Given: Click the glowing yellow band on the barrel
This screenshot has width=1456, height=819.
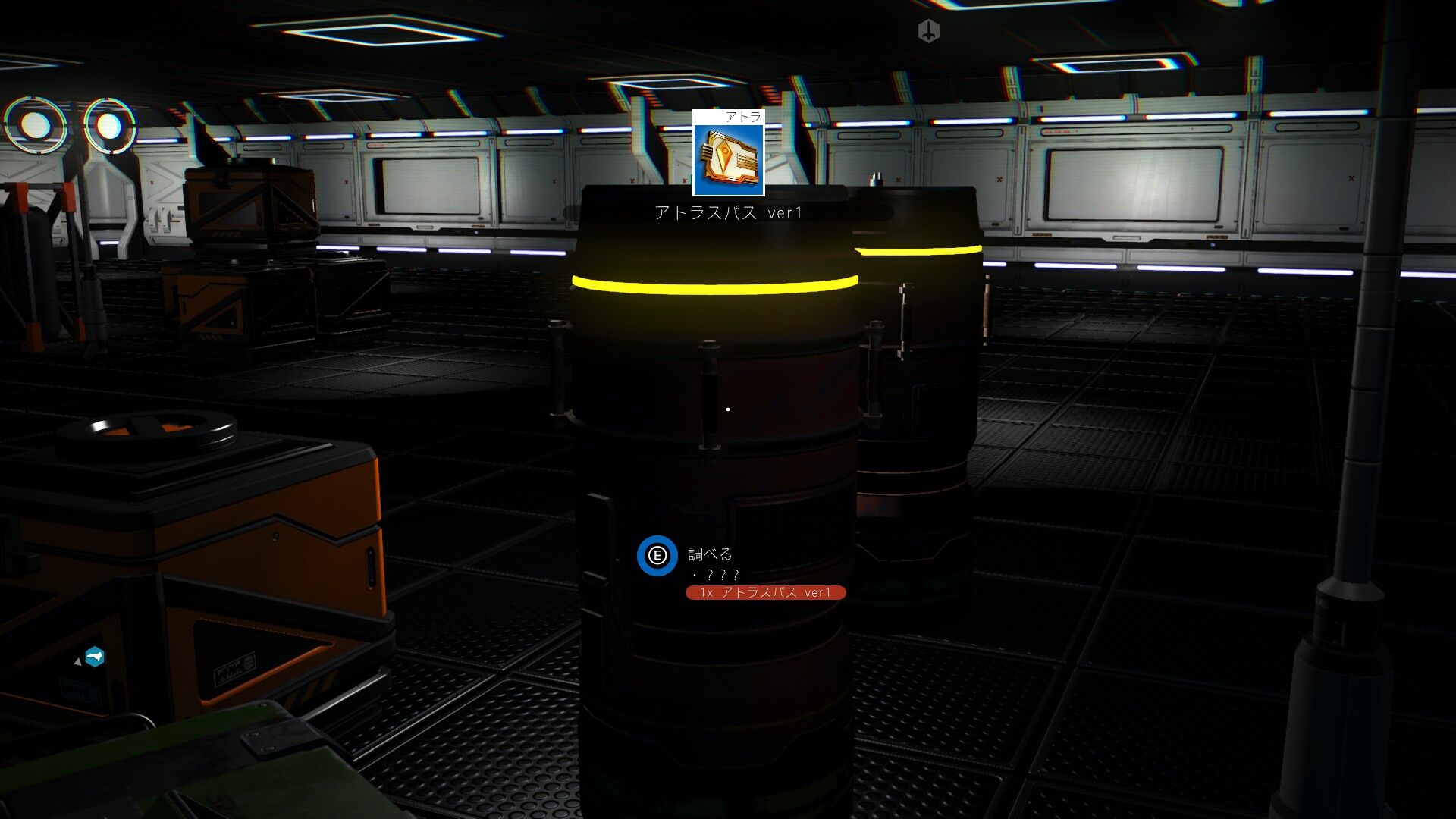Looking at the screenshot, I should [x=717, y=287].
